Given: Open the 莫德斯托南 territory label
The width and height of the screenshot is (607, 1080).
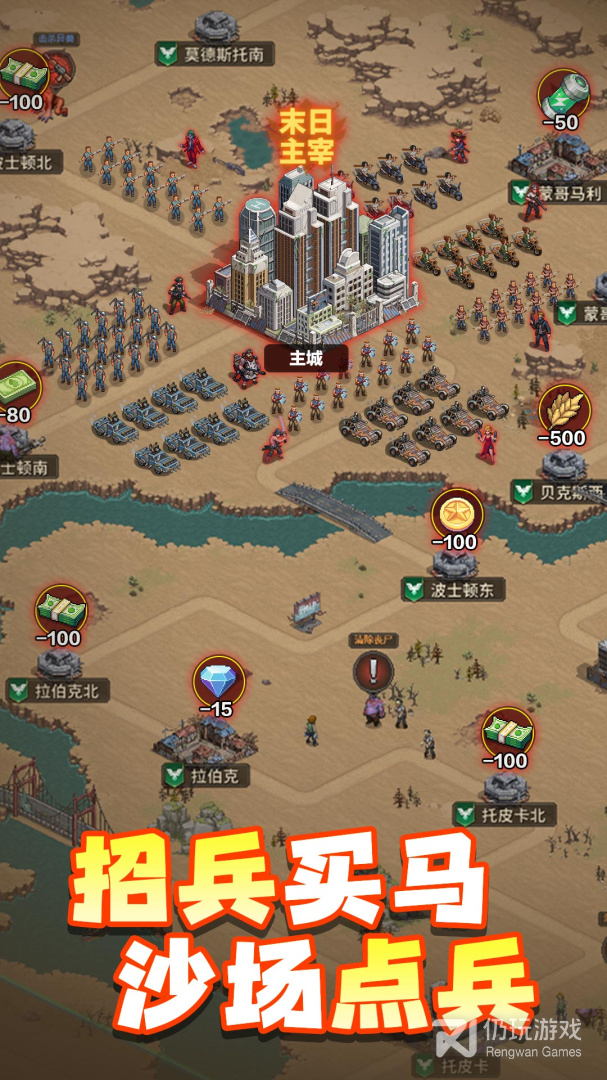Looking at the screenshot, I should pyautogui.click(x=213, y=54).
